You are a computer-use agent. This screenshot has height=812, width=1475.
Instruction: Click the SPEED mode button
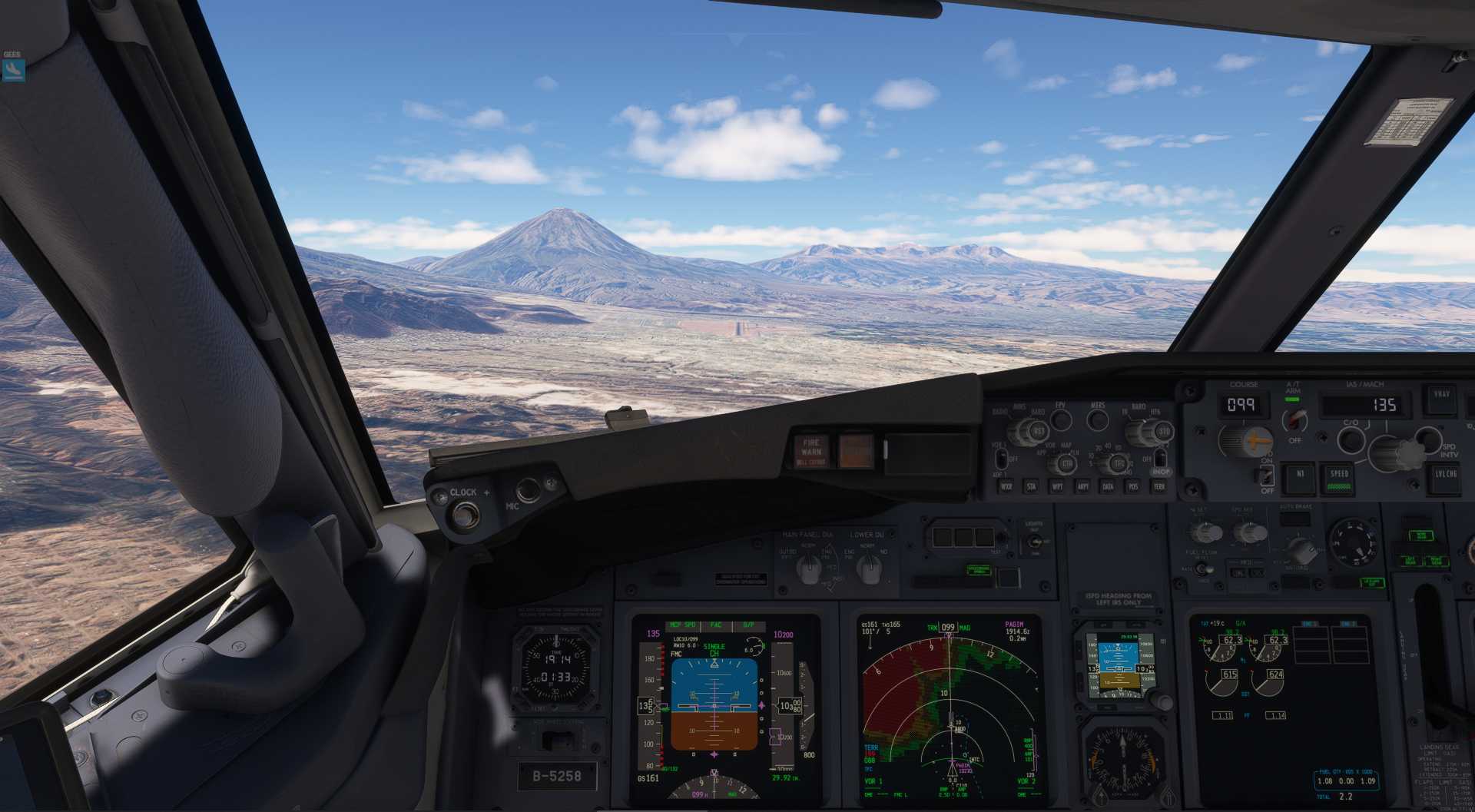[x=1340, y=478]
